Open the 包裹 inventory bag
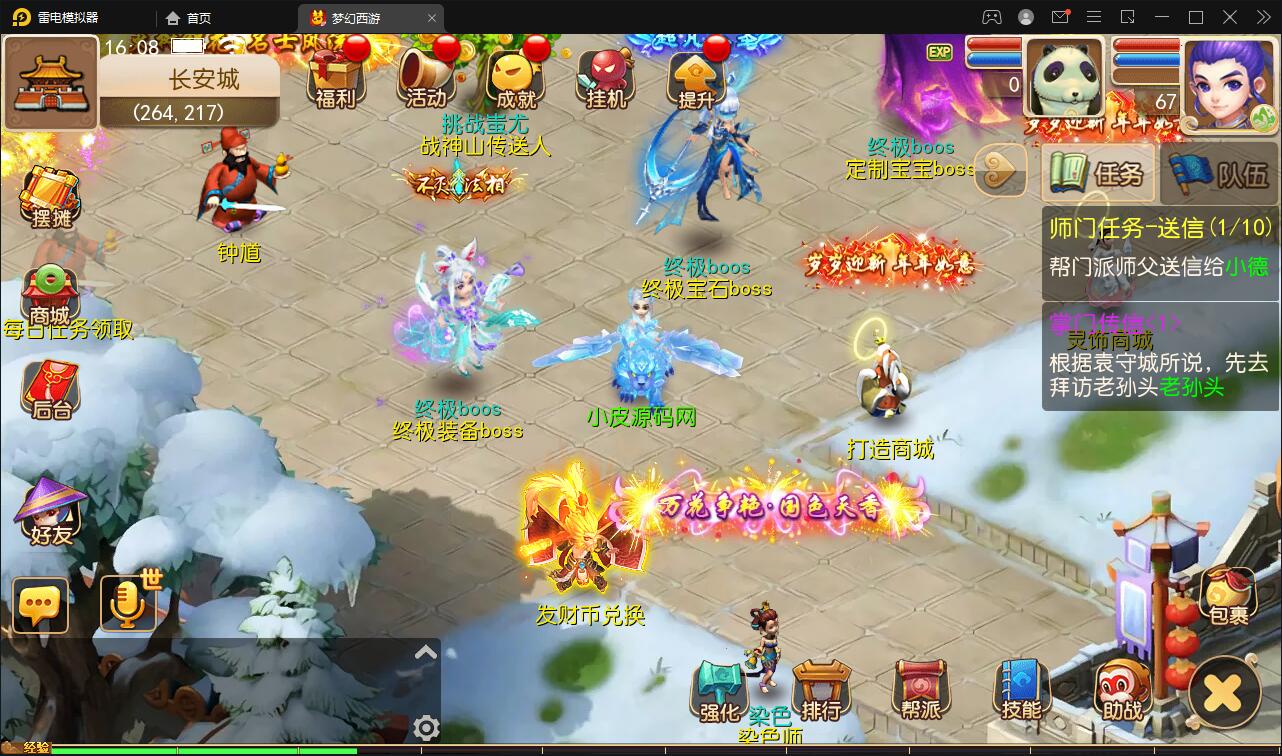The height and width of the screenshot is (756, 1282). point(1227,596)
